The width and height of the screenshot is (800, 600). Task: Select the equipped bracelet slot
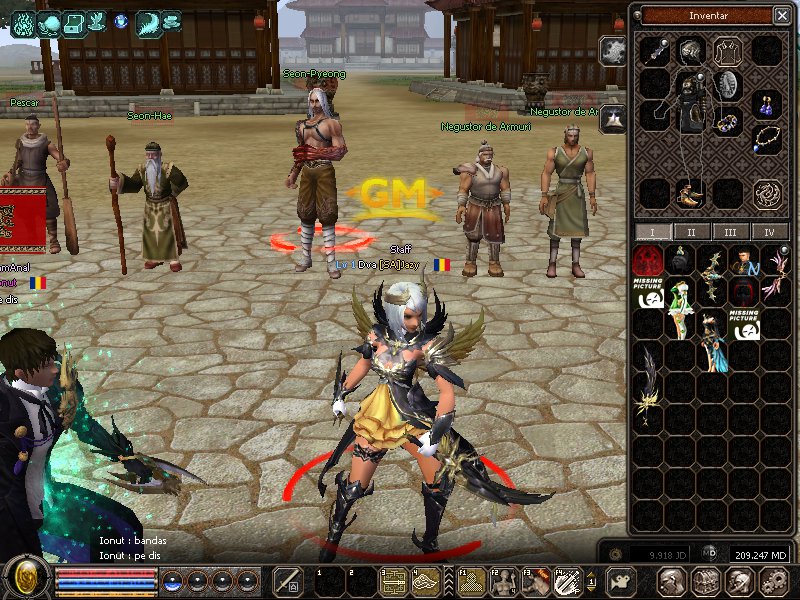[x=727, y=123]
